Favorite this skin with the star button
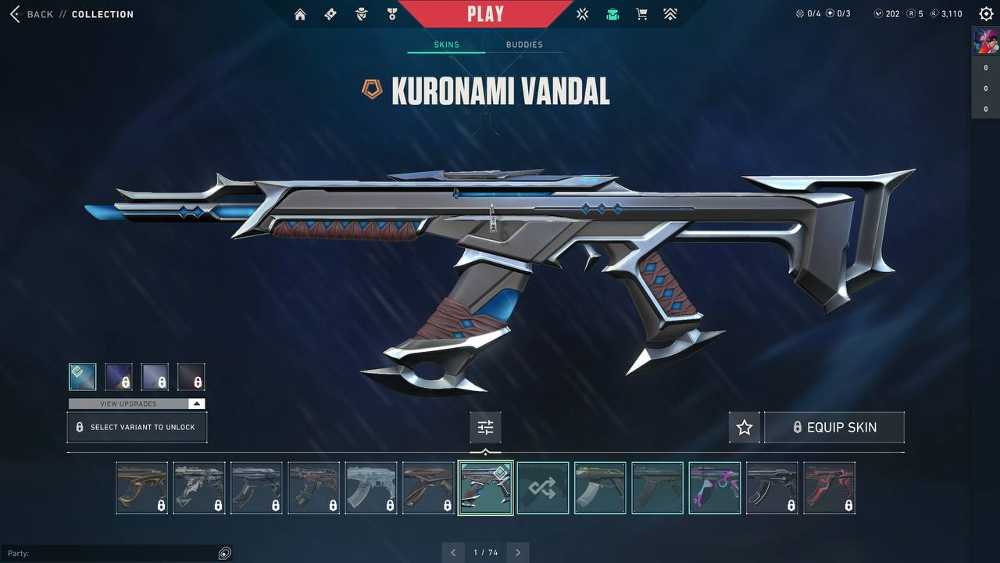This screenshot has height=563, width=1000. click(x=744, y=427)
